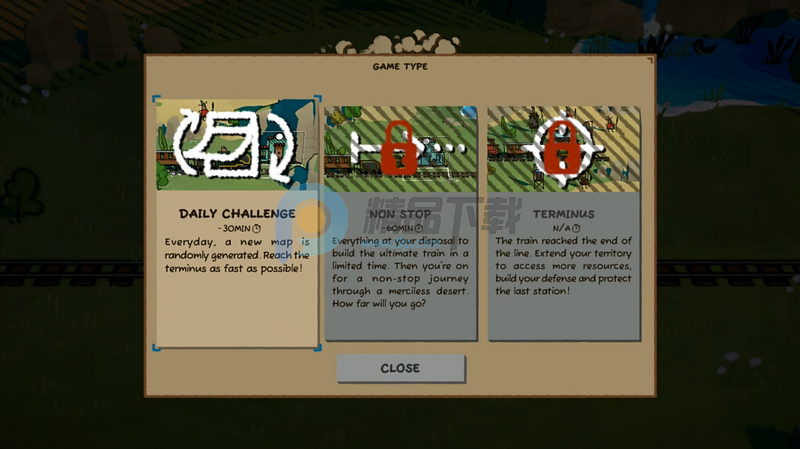The height and width of the screenshot is (449, 800).
Task: Close the Game Type window
Action: (x=400, y=368)
